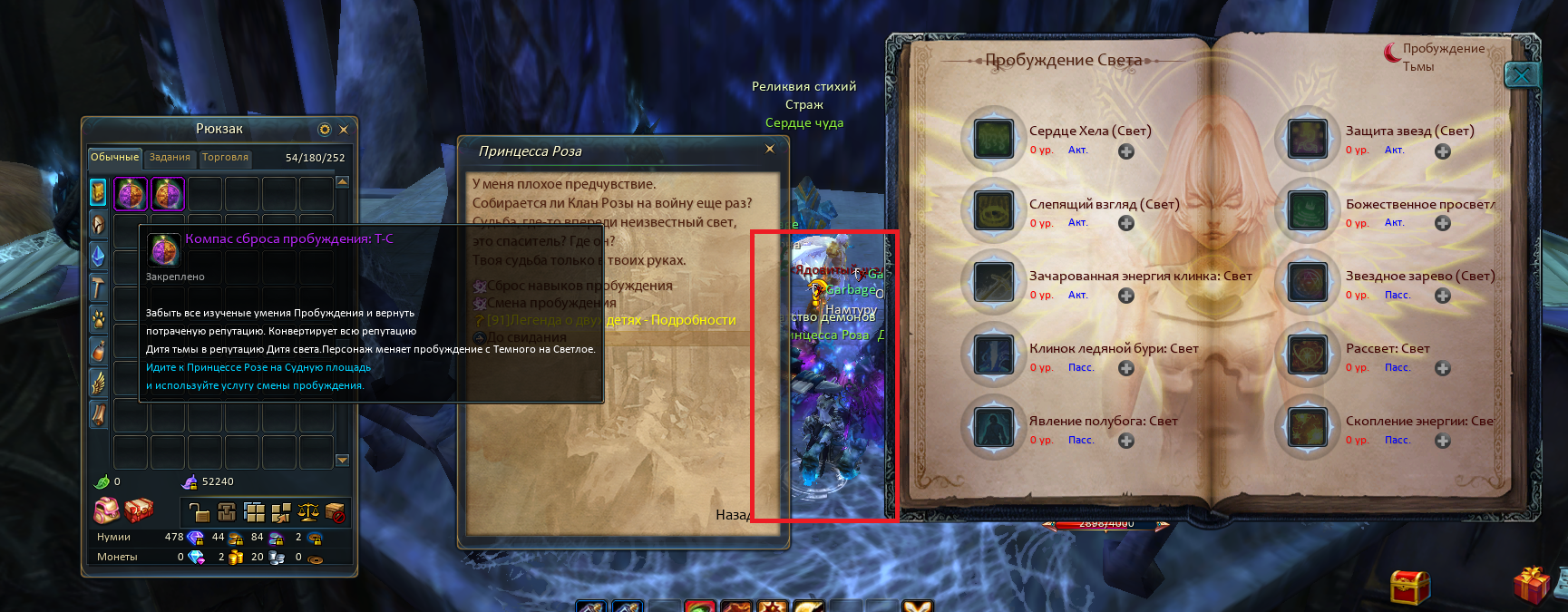The height and width of the screenshot is (612, 1568).
Task: Open backpack settings gear icon
Action: (325, 130)
